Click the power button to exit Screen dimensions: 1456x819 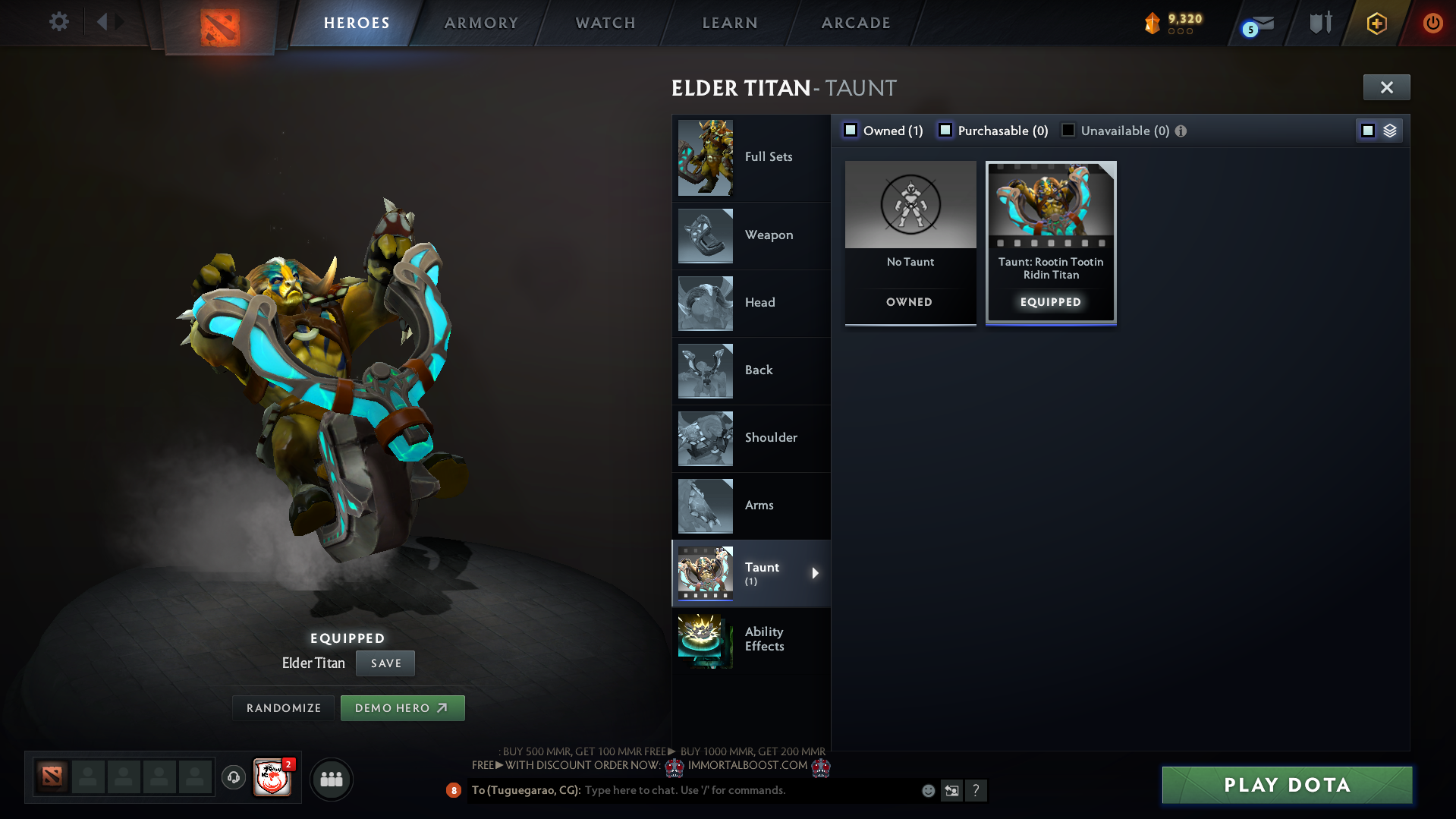(x=1432, y=23)
